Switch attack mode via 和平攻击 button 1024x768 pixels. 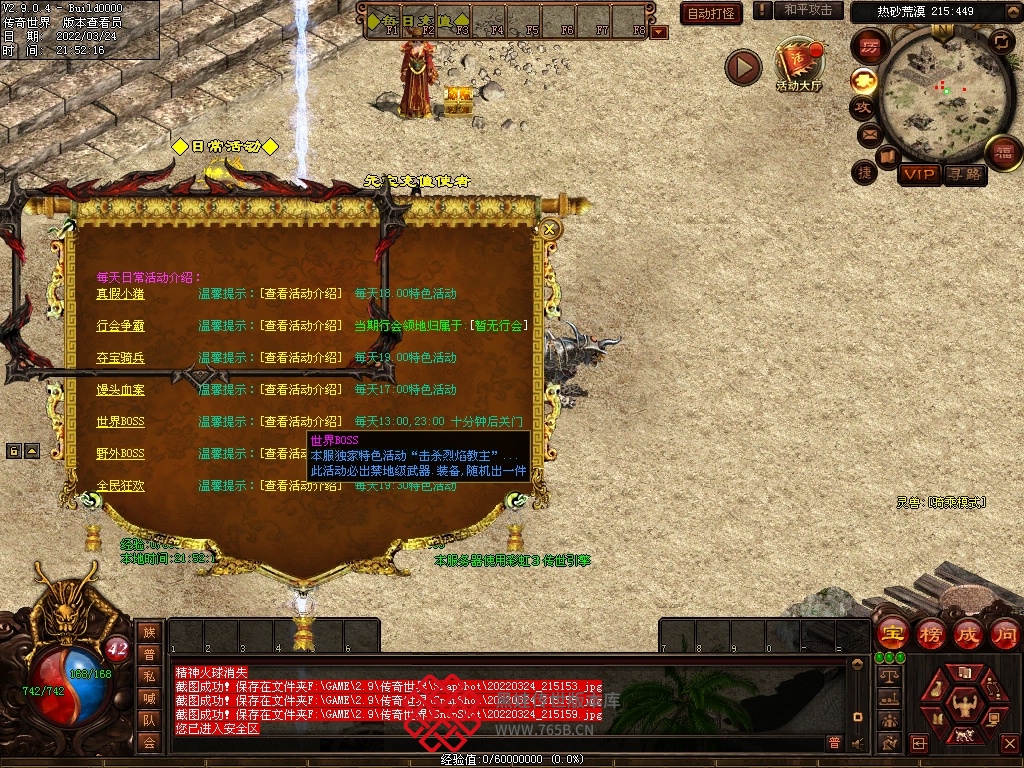807,10
